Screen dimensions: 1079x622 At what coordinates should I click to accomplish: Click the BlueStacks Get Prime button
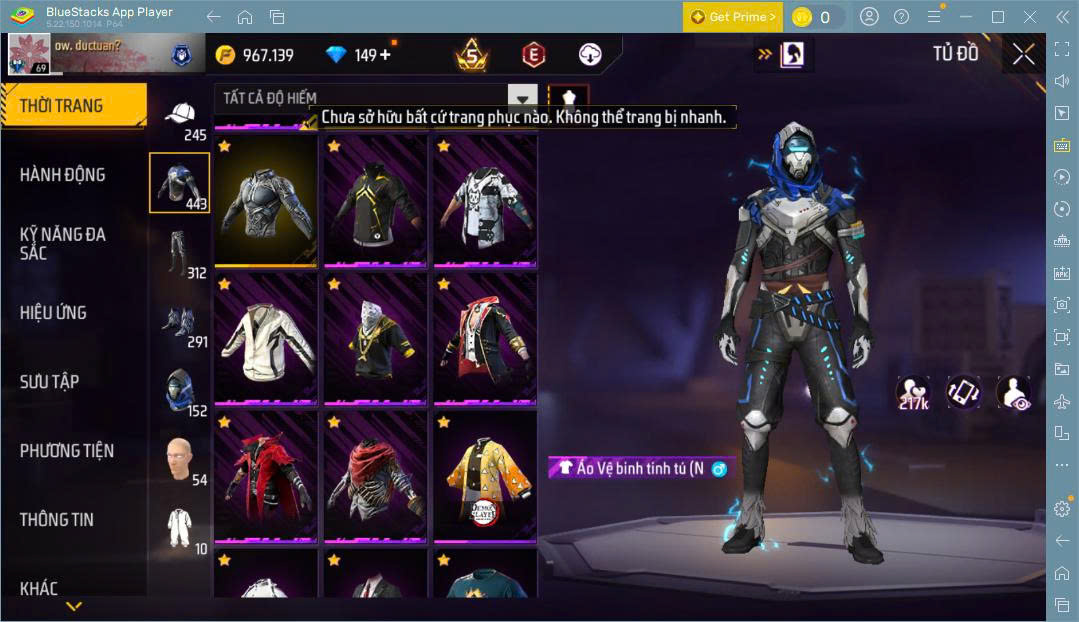(731, 17)
